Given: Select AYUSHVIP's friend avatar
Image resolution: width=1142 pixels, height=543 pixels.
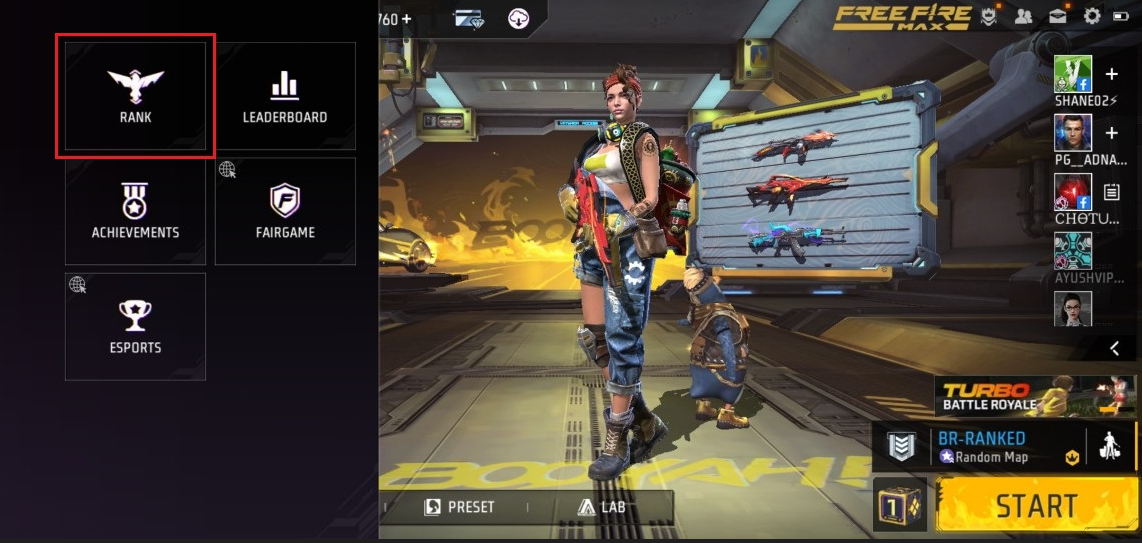Looking at the screenshot, I should [x=1073, y=251].
